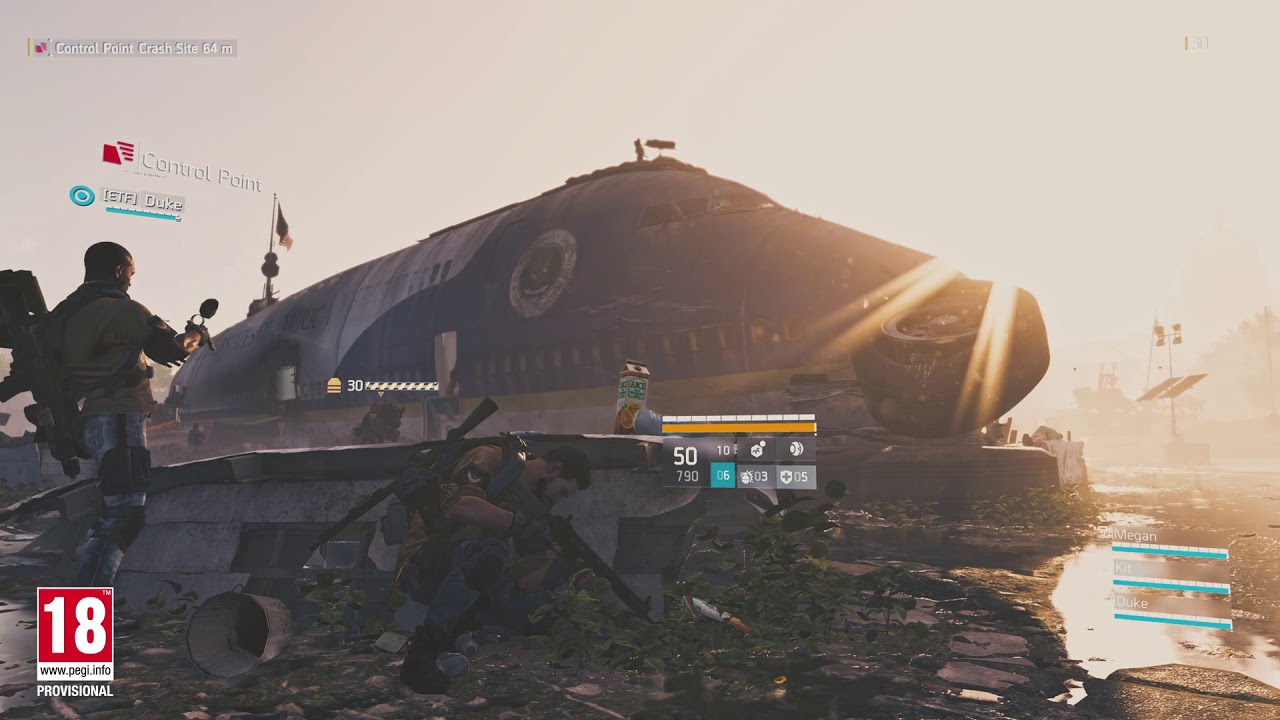Select the hive skill icon on the HUD

[x=757, y=451]
